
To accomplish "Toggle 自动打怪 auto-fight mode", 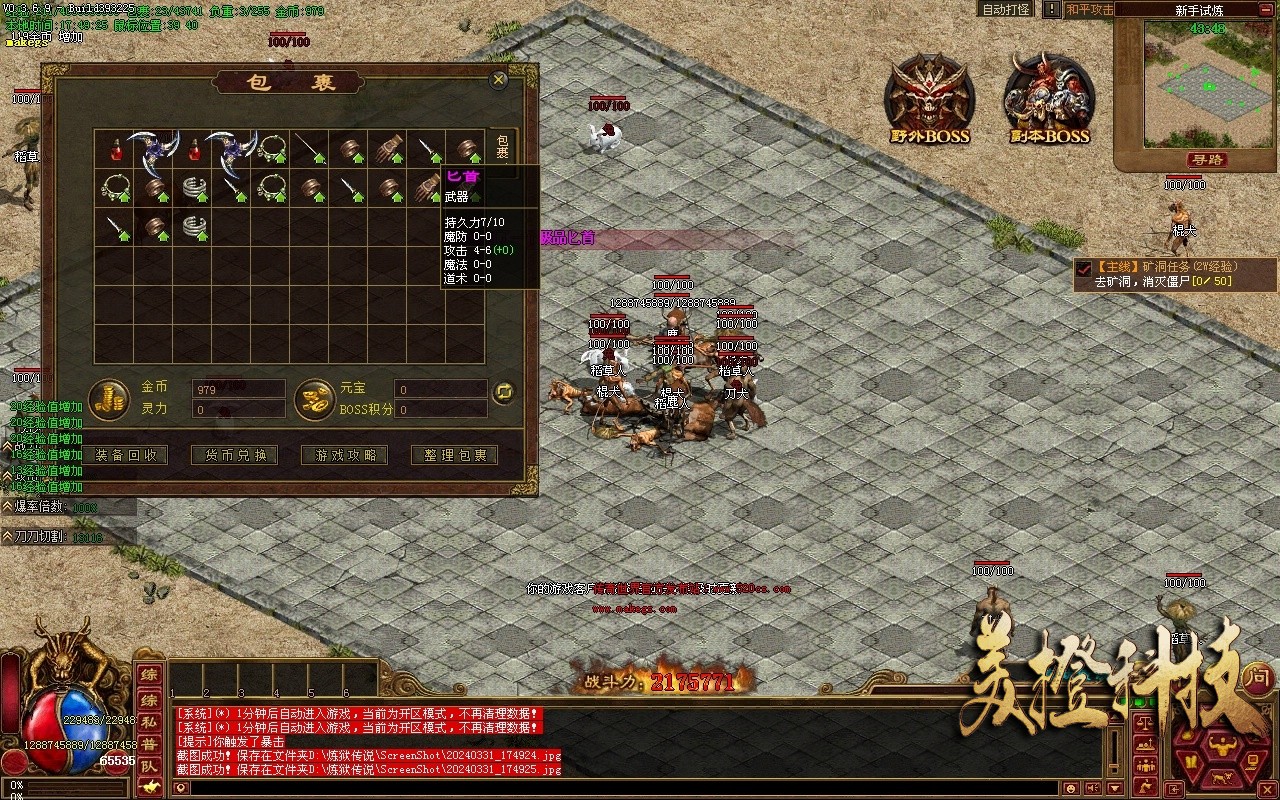I will click(1005, 10).
